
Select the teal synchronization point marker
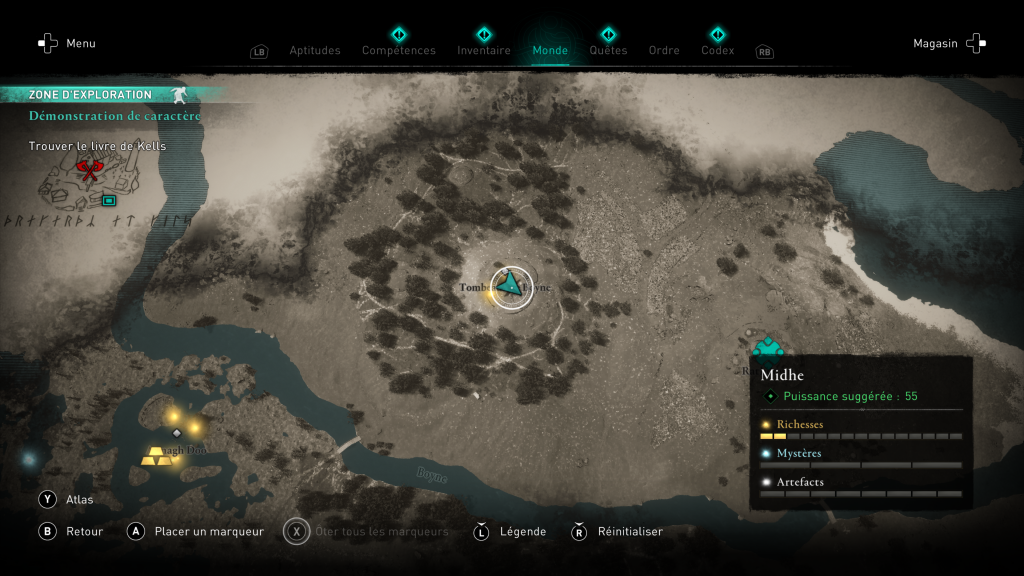[768, 347]
